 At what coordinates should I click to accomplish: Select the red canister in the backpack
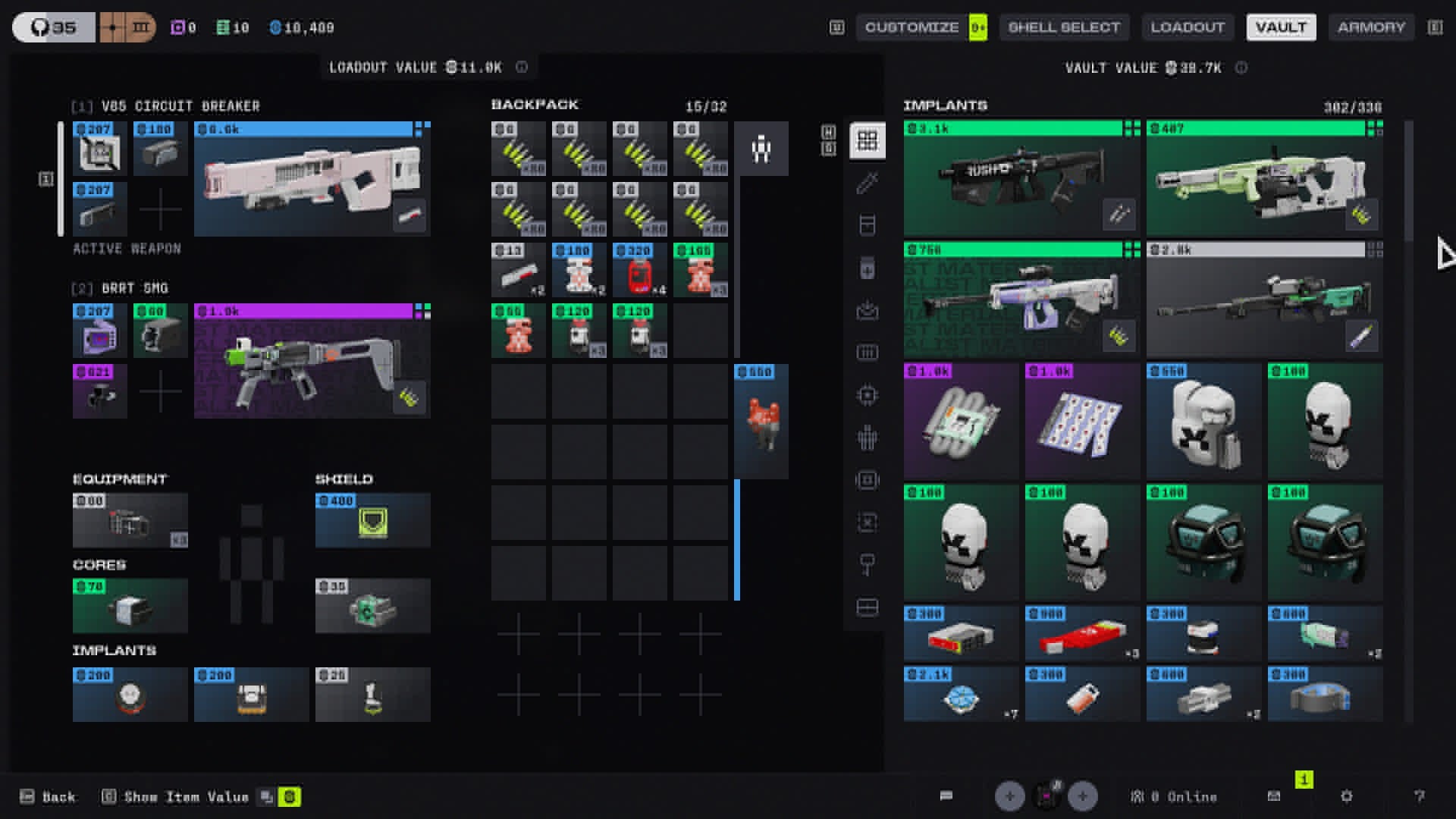click(x=639, y=271)
